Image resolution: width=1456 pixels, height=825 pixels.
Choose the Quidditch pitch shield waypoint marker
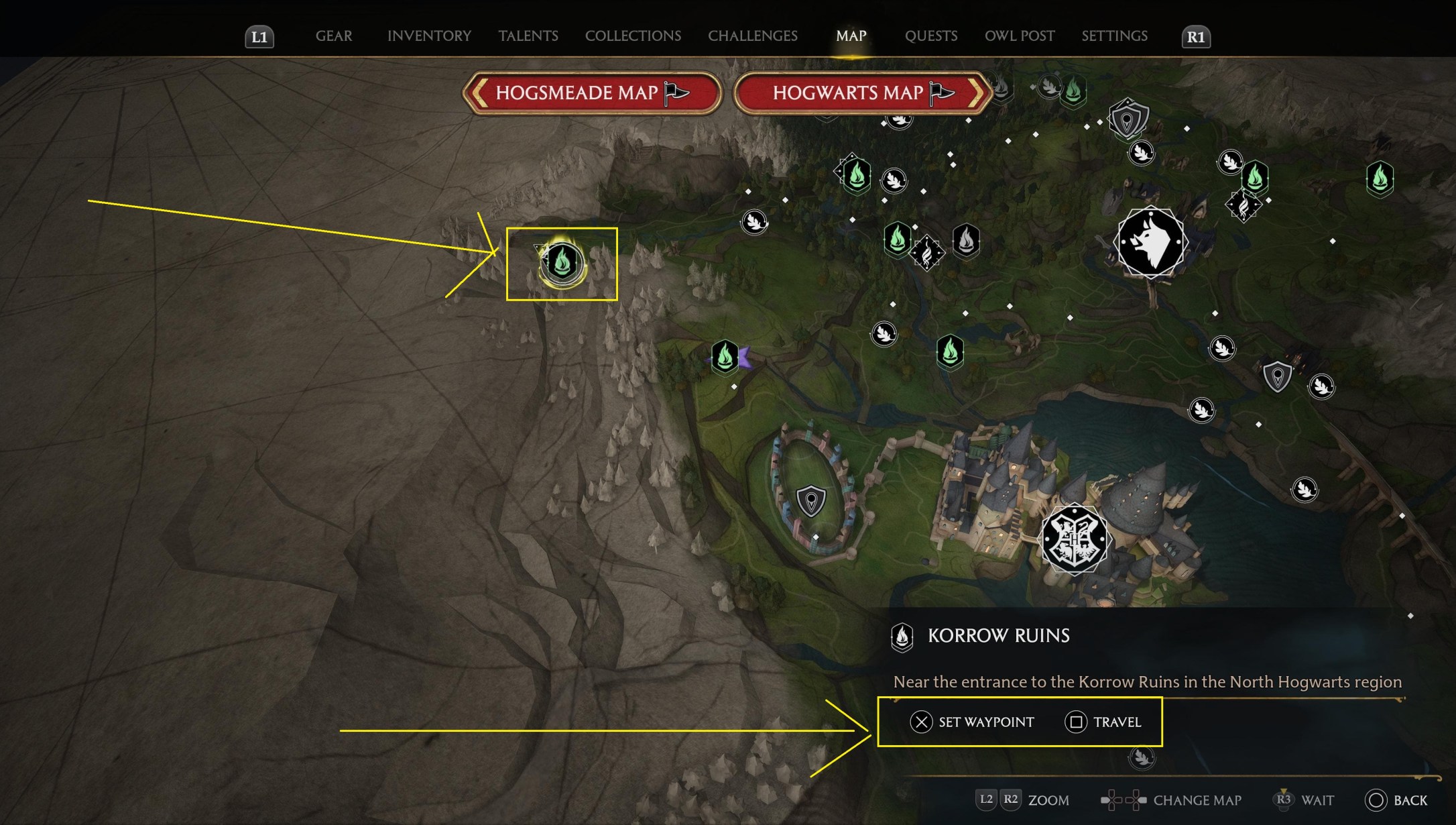click(x=810, y=500)
